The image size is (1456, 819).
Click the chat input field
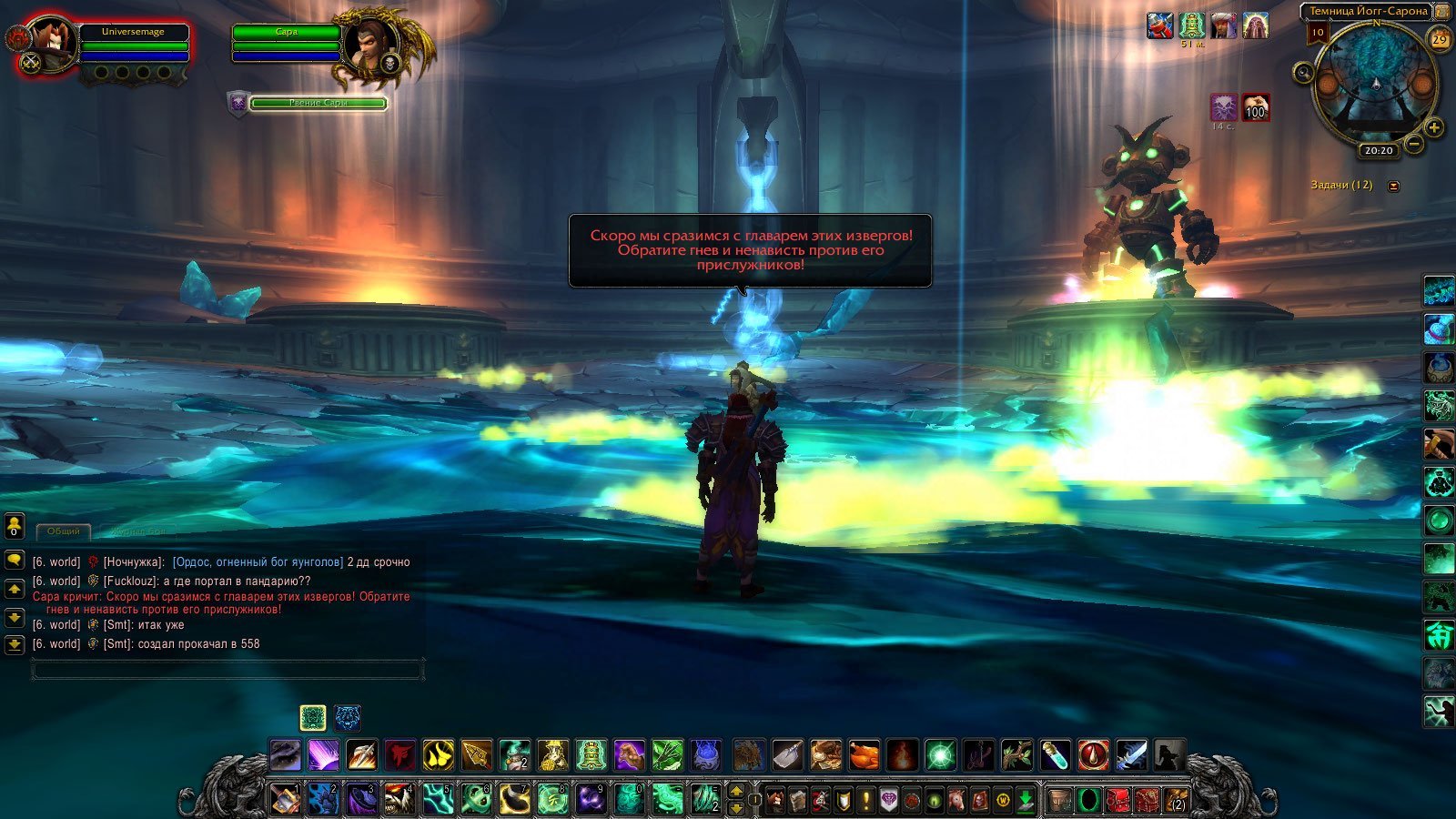[227, 670]
